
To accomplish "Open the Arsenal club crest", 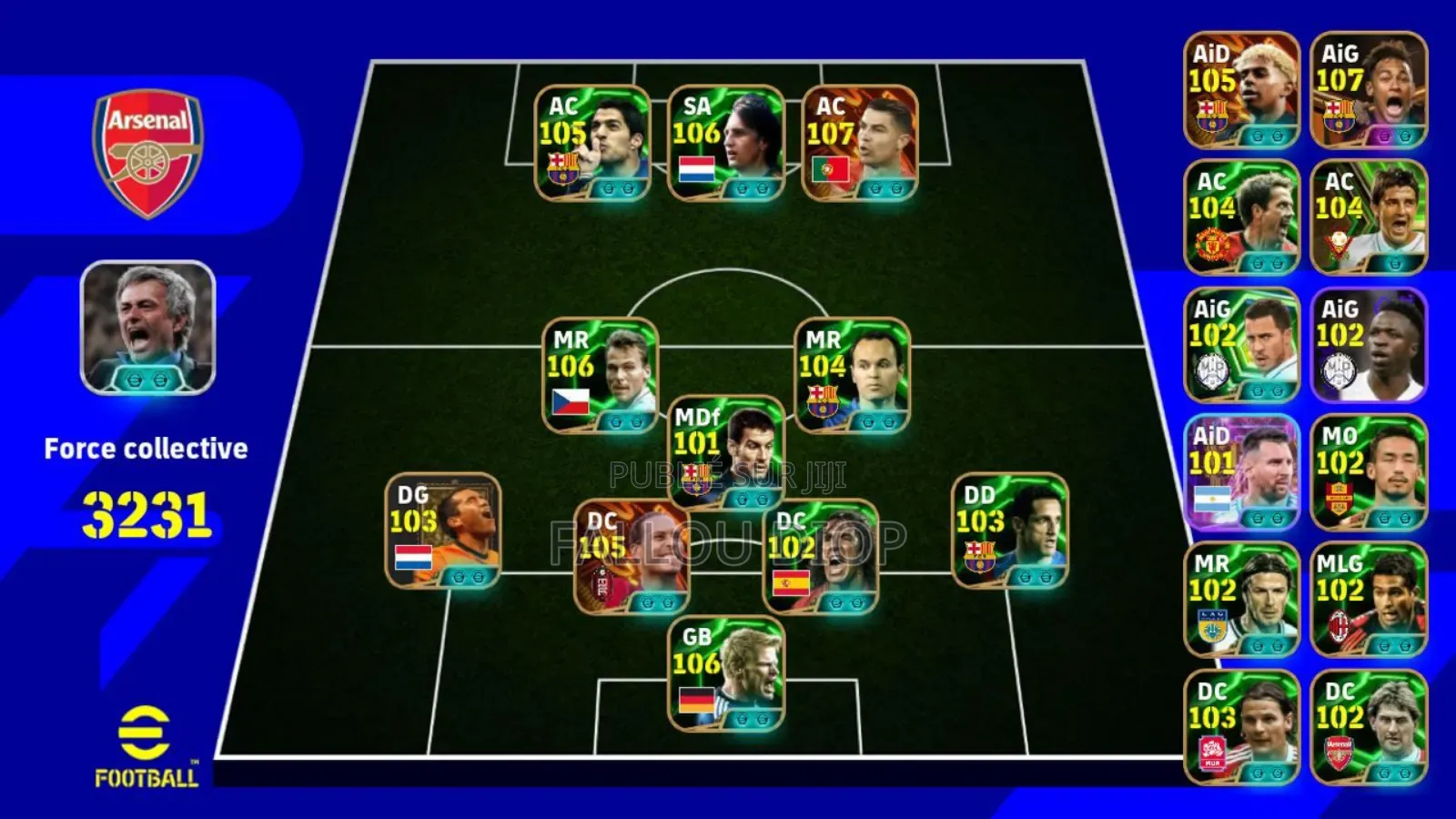I will click(146, 146).
